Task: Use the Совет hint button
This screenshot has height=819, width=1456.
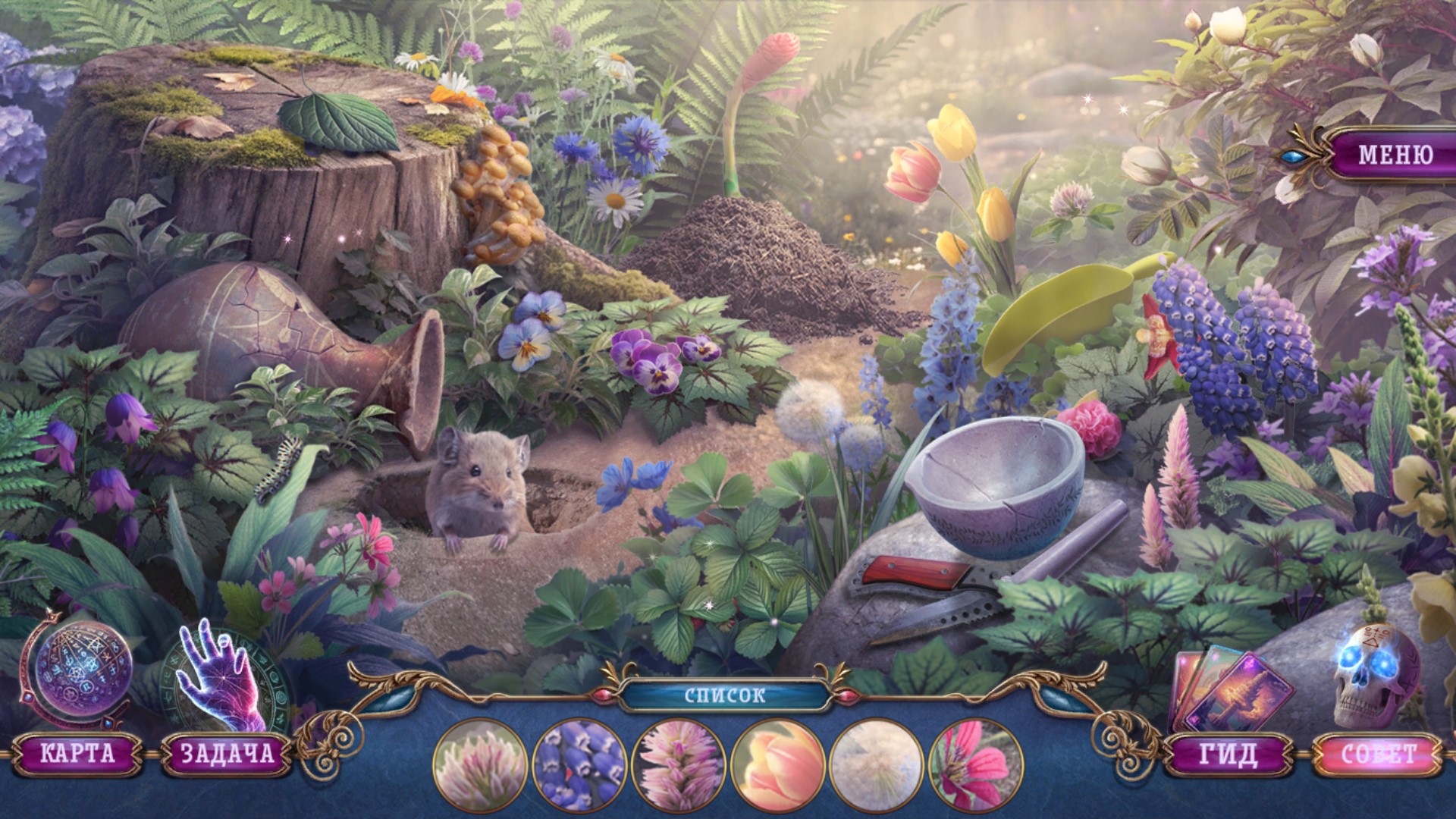Action: click(1379, 754)
